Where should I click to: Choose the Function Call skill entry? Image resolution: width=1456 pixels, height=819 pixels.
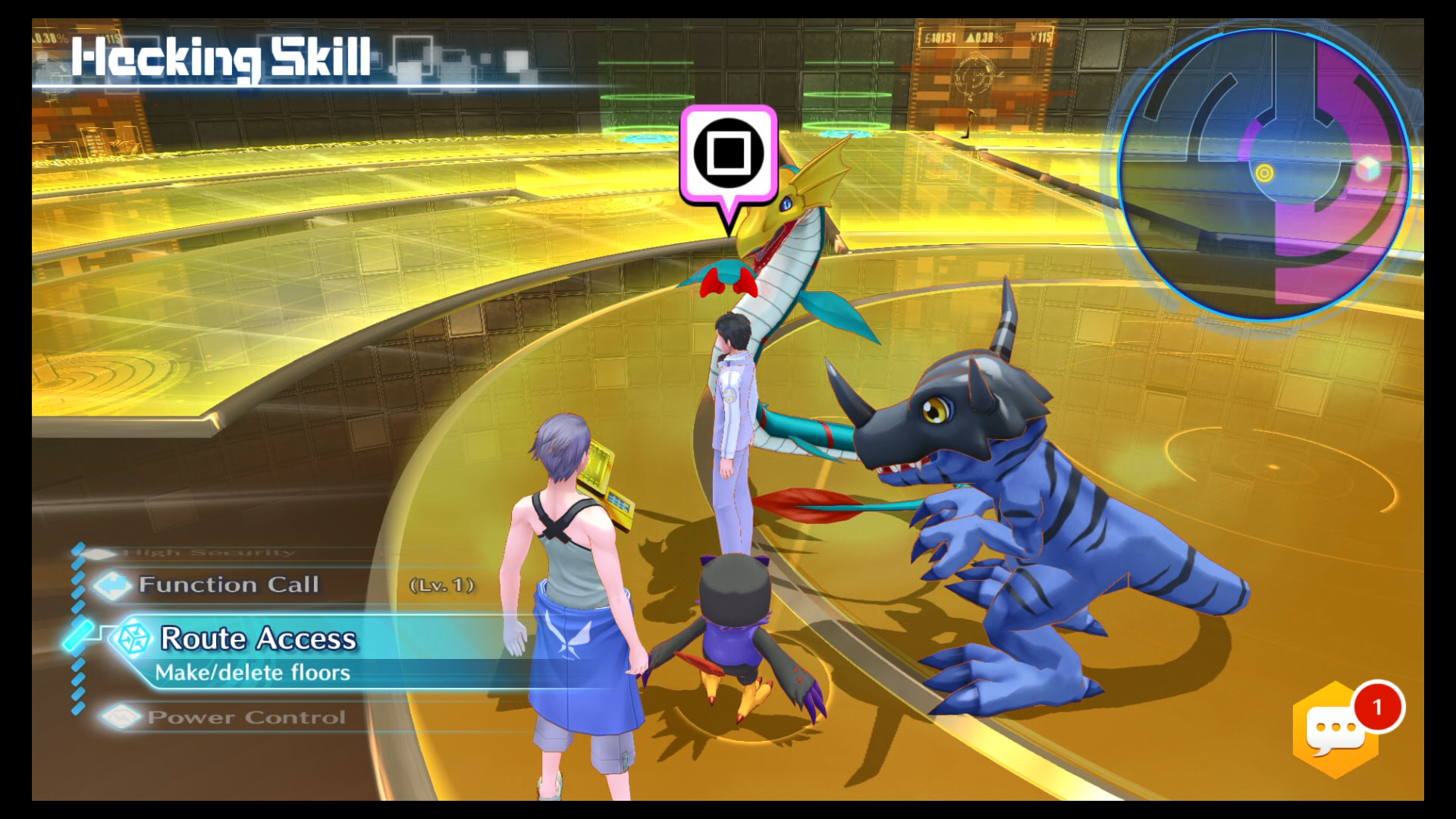pyautogui.click(x=228, y=585)
